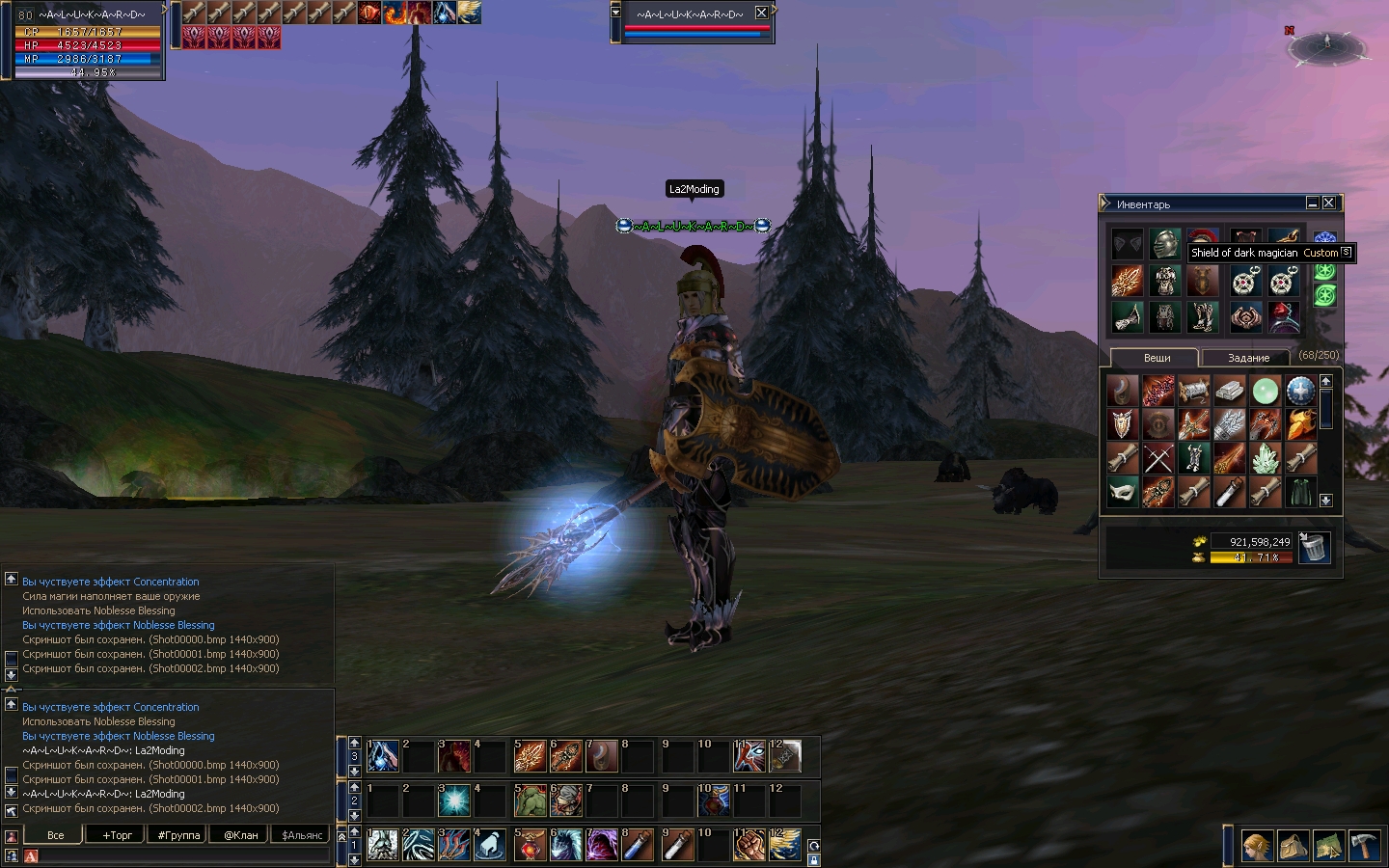Select the white mask inventory item
The width and height of the screenshot is (1389, 868).
1122,493
